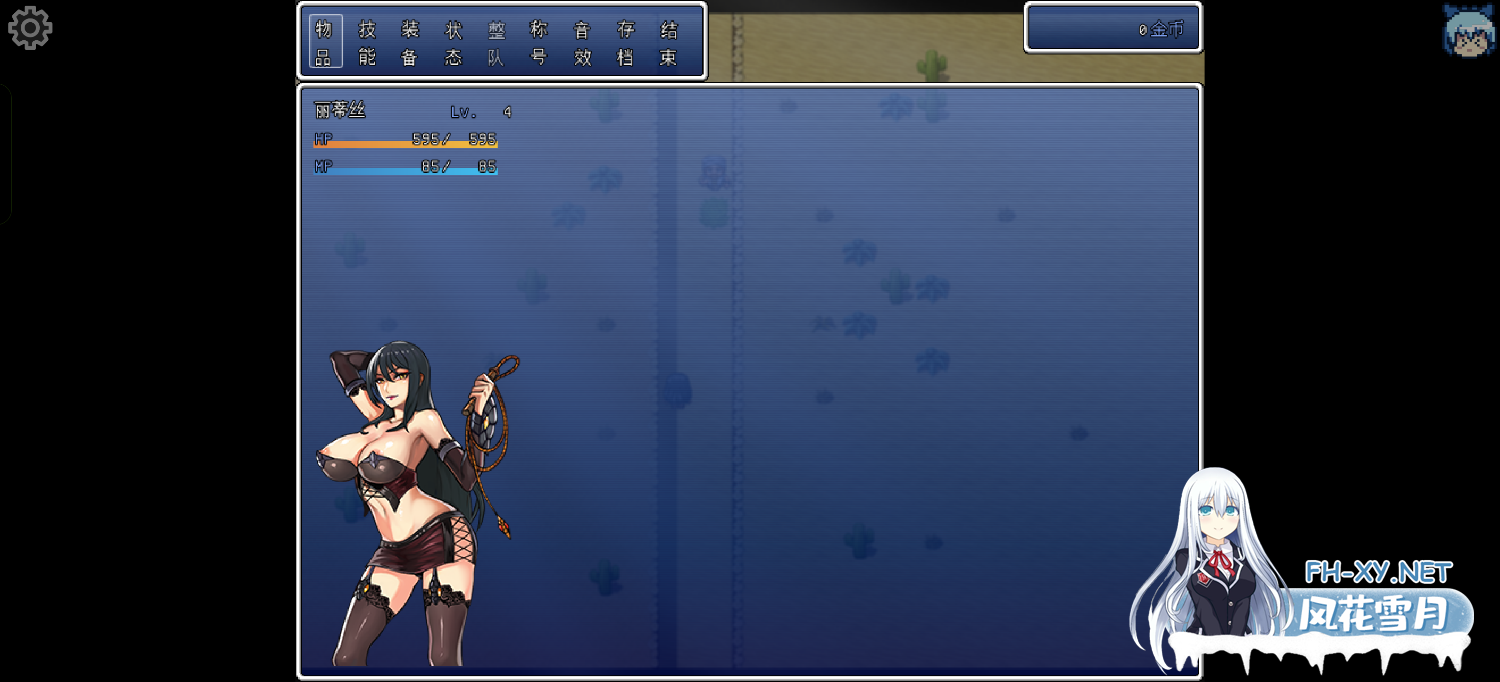The width and height of the screenshot is (1500, 682).
Task: Choose 结束 (End Game) menu entry
Action: 669,43
